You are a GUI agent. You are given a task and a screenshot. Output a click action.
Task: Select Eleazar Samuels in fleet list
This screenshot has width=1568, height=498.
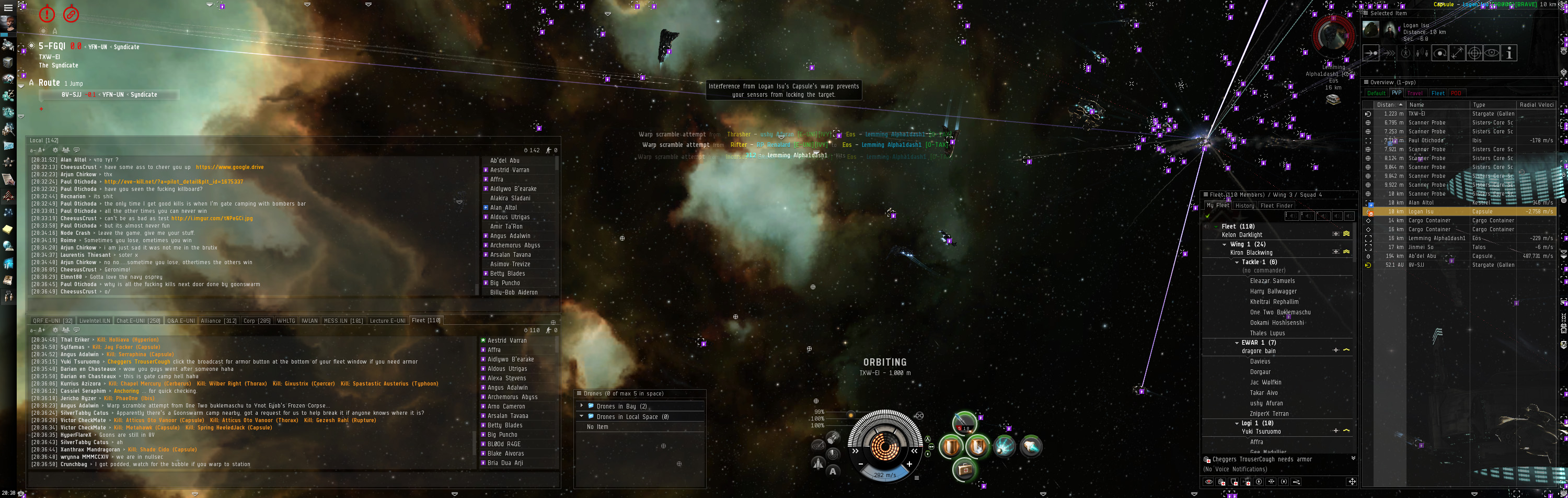[x=1272, y=281]
